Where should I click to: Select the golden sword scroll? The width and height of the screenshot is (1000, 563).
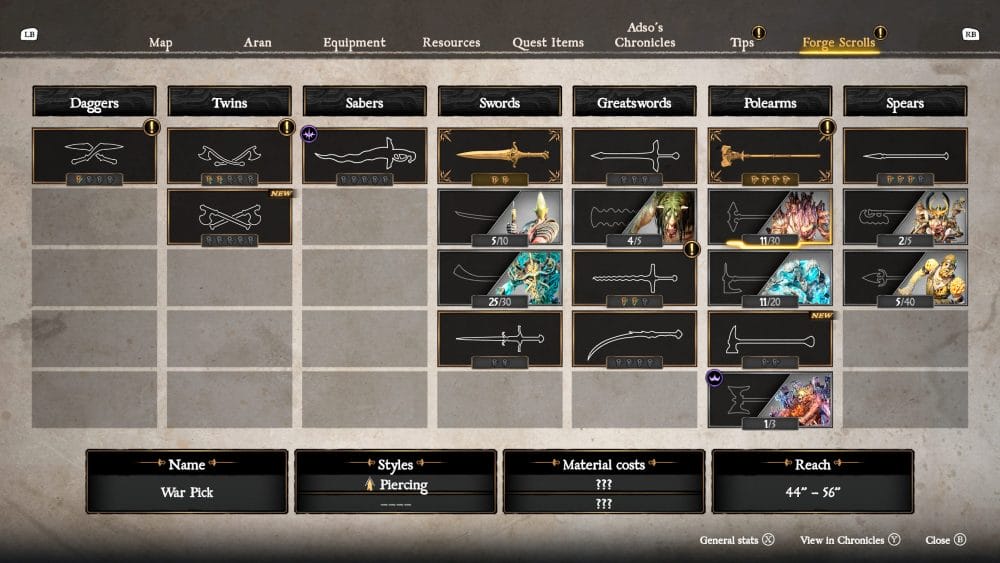pos(500,155)
